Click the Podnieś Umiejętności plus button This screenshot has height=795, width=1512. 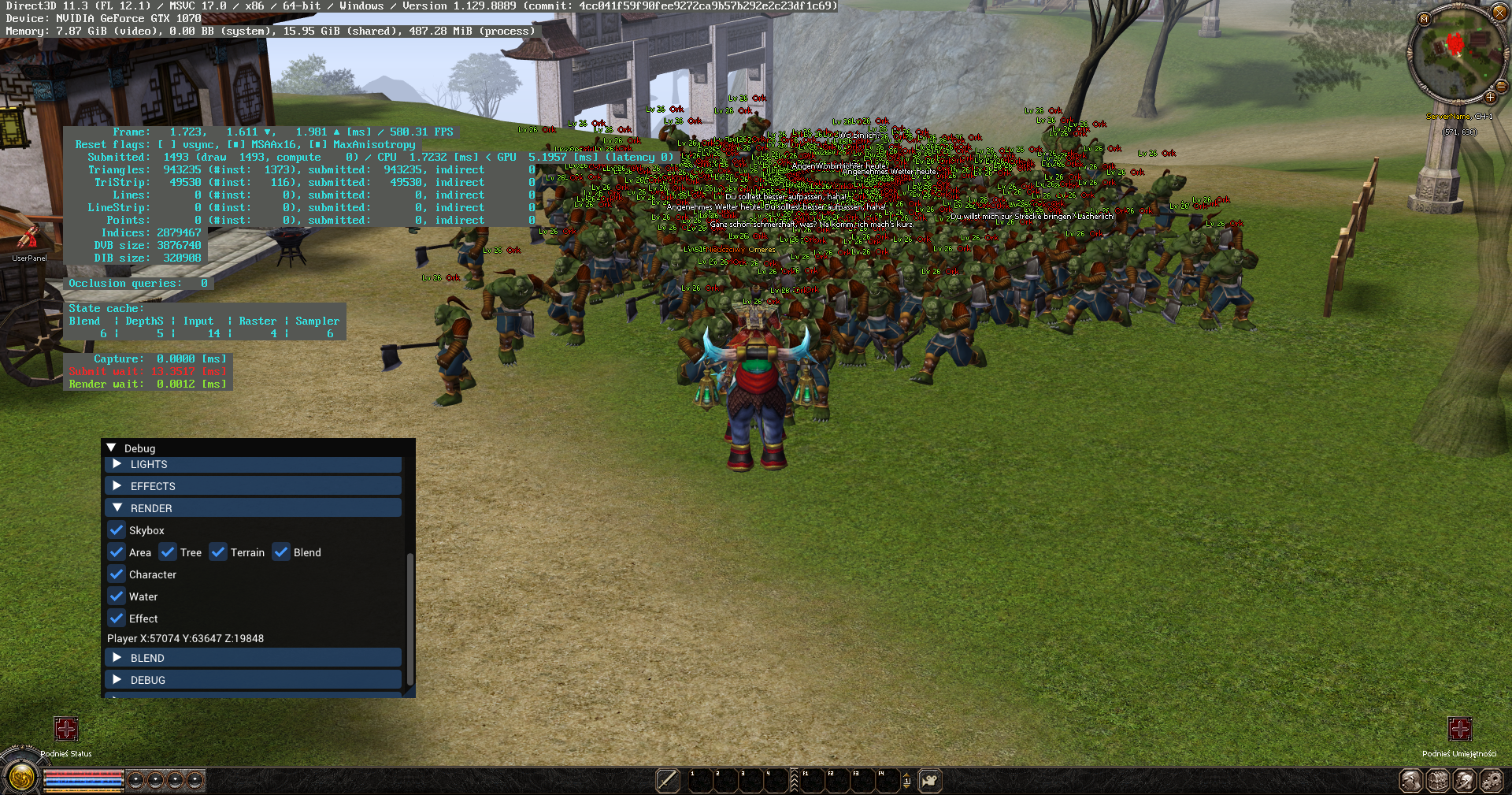1461,730
